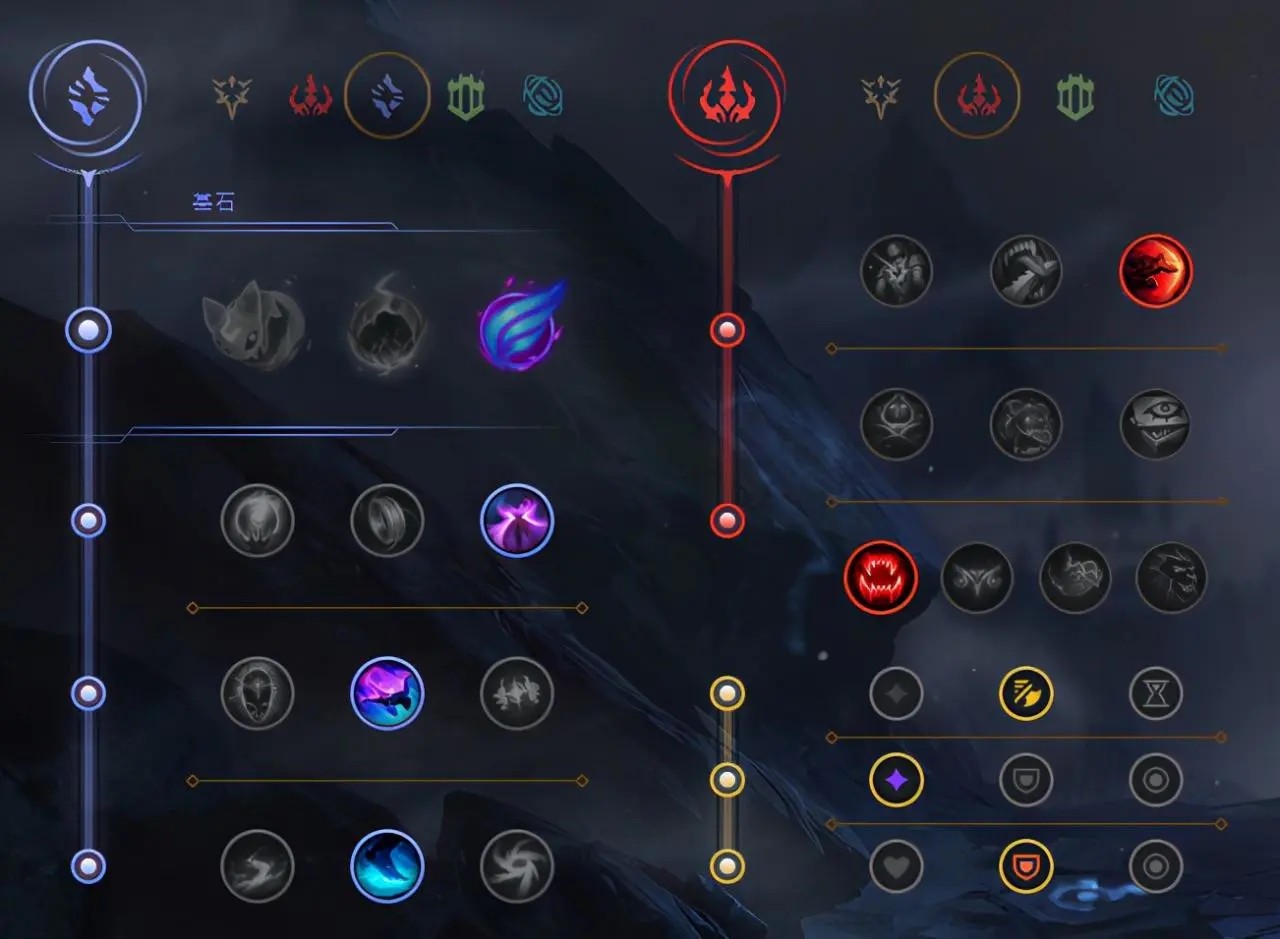
Task: Pick the Ghost Poro rune
Action: [1026, 424]
